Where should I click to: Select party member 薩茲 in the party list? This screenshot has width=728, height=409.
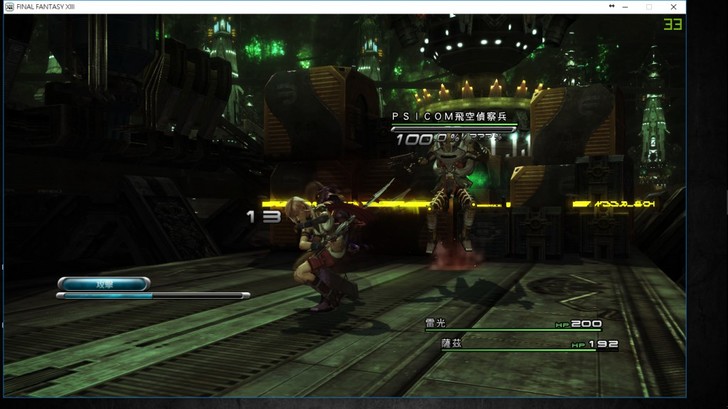[x=452, y=343]
